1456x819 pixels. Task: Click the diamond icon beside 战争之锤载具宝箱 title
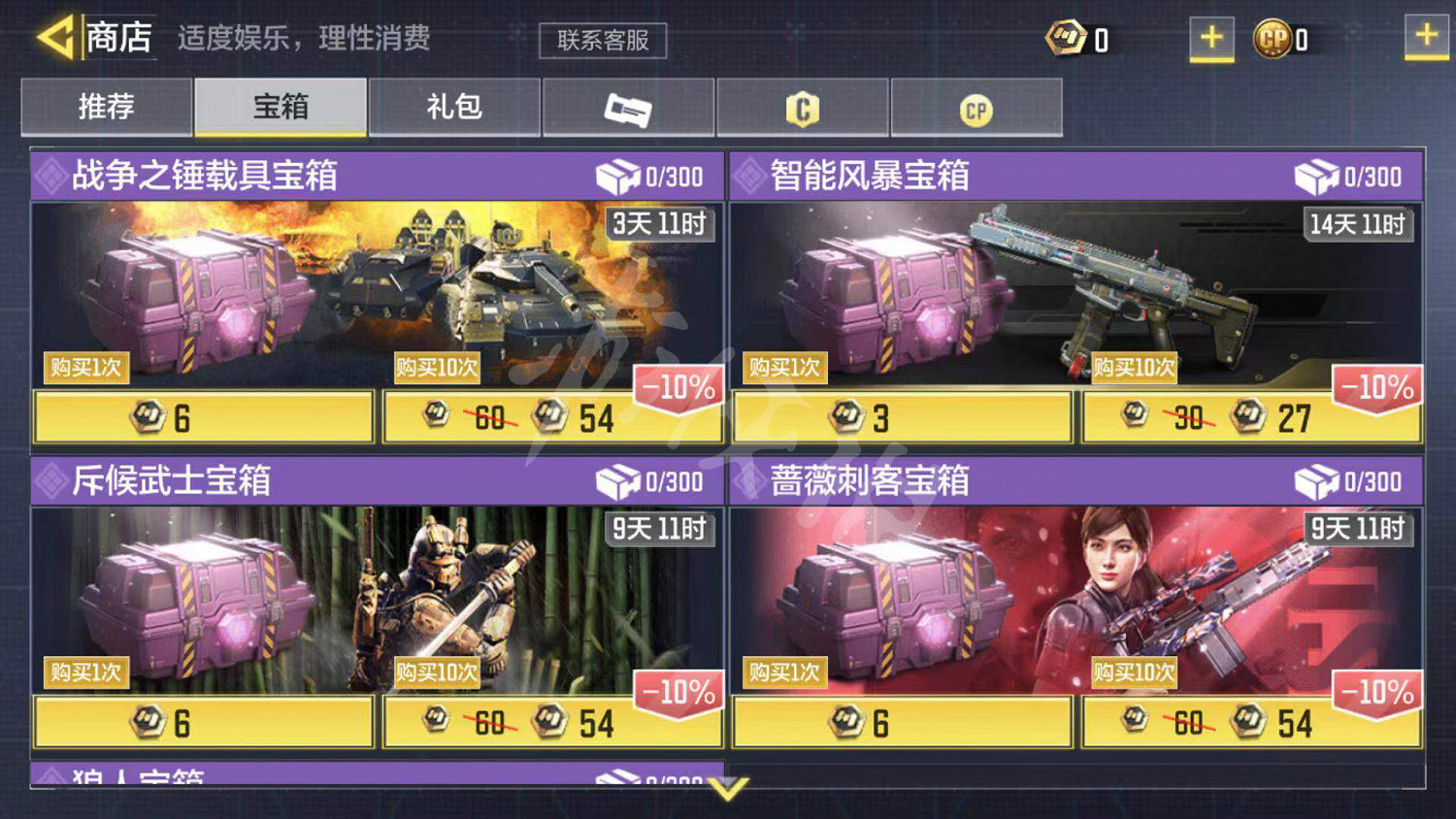point(50,177)
